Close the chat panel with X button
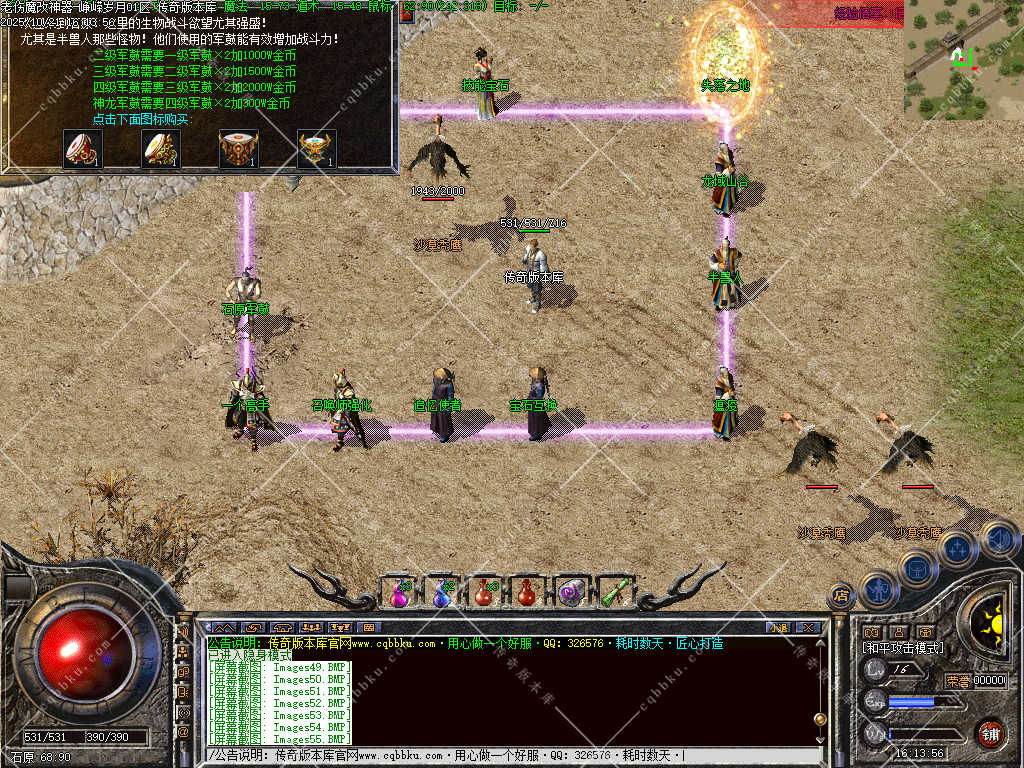The height and width of the screenshot is (768, 1024). (x=808, y=627)
